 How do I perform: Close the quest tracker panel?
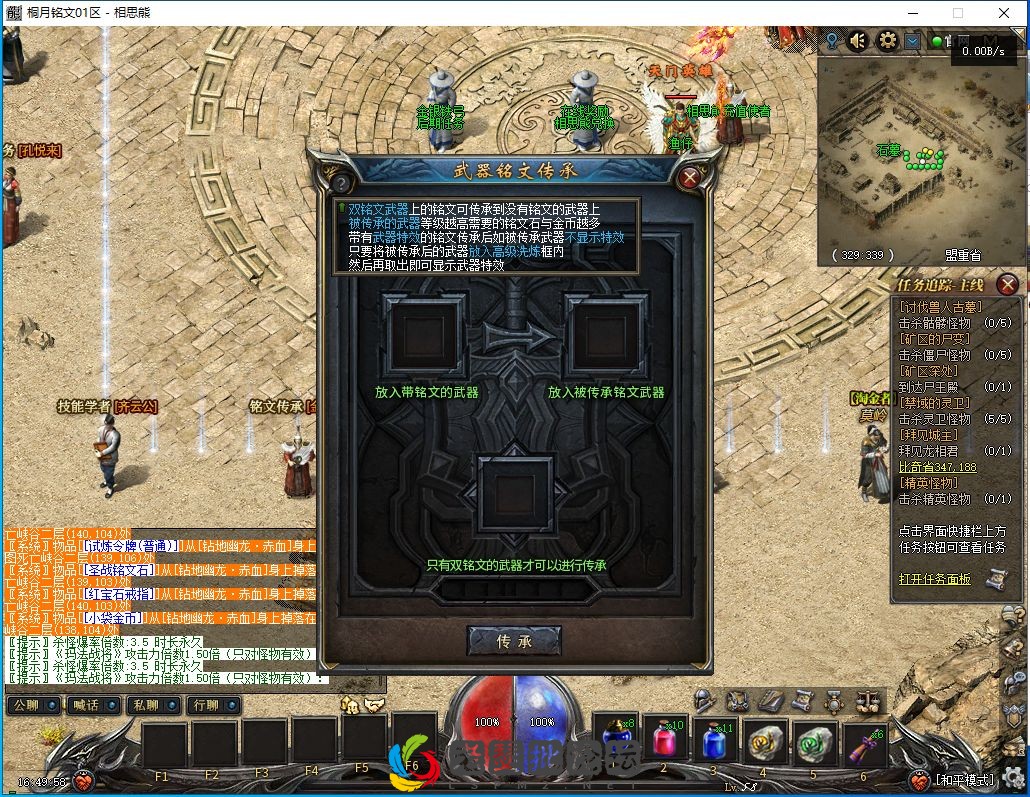pyautogui.click(x=1008, y=285)
